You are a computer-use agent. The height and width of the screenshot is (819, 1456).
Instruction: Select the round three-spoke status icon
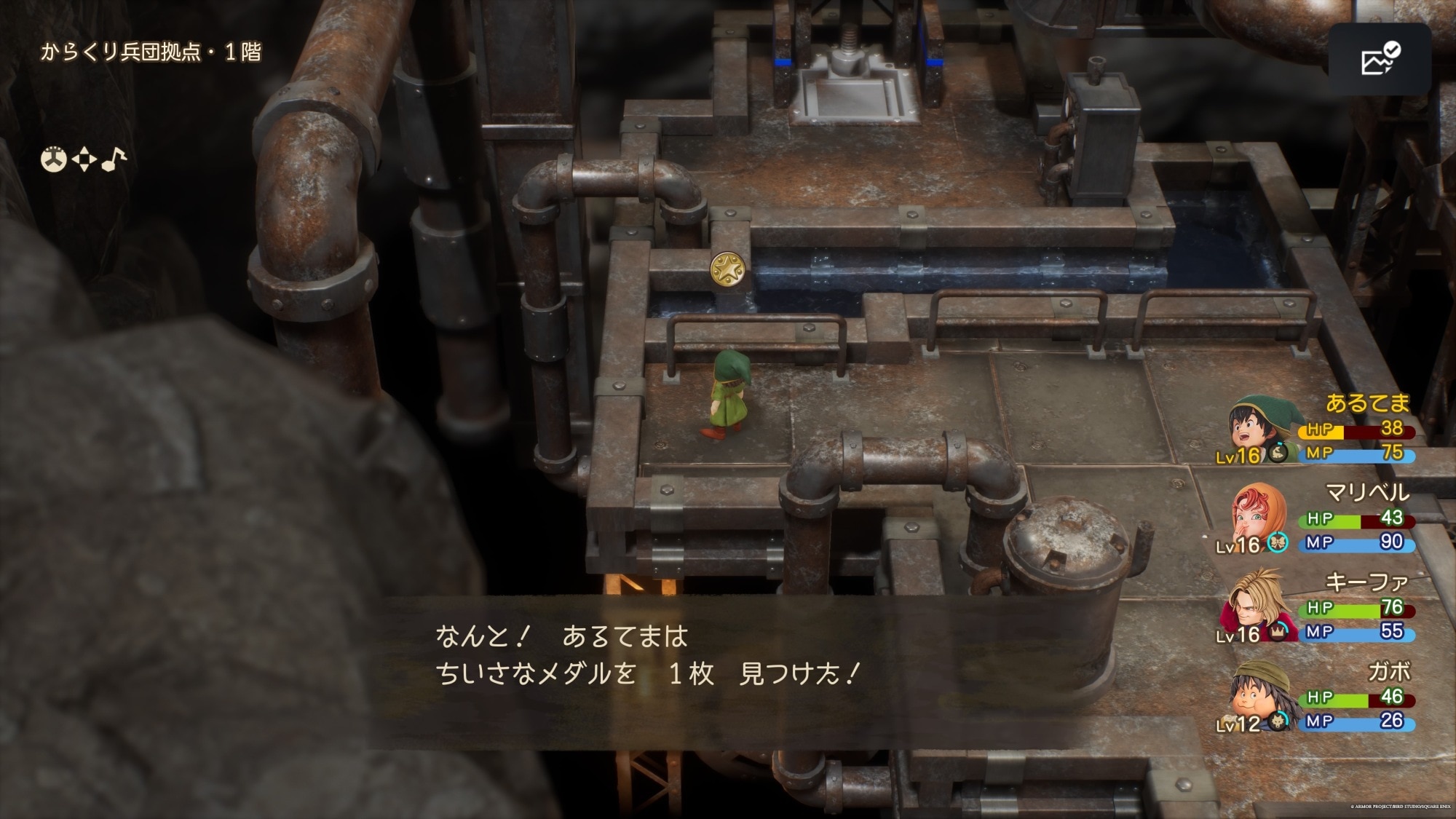click(53, 159)
